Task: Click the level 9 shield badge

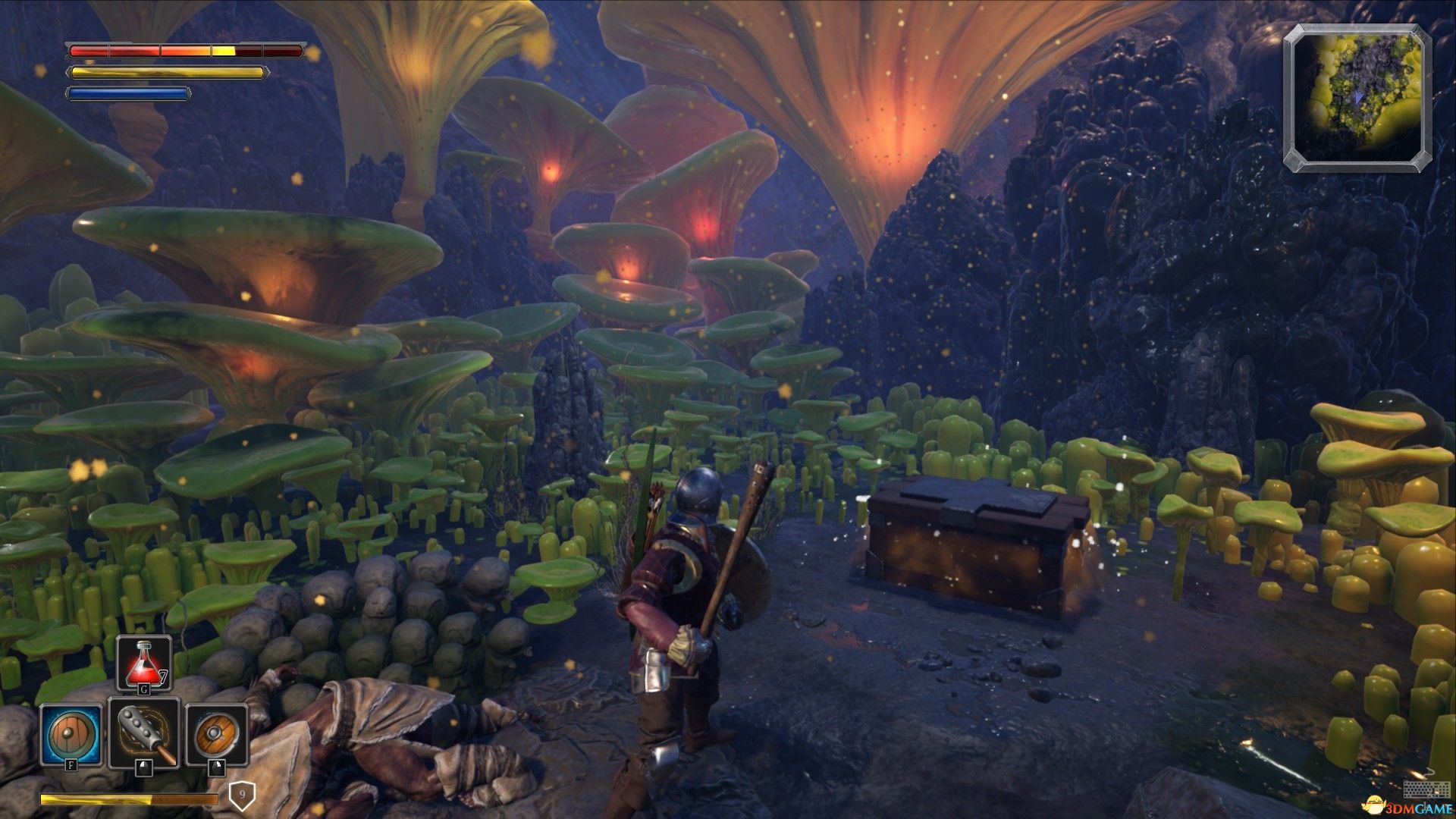Action: pyautogui.click(x=242, y=795)
